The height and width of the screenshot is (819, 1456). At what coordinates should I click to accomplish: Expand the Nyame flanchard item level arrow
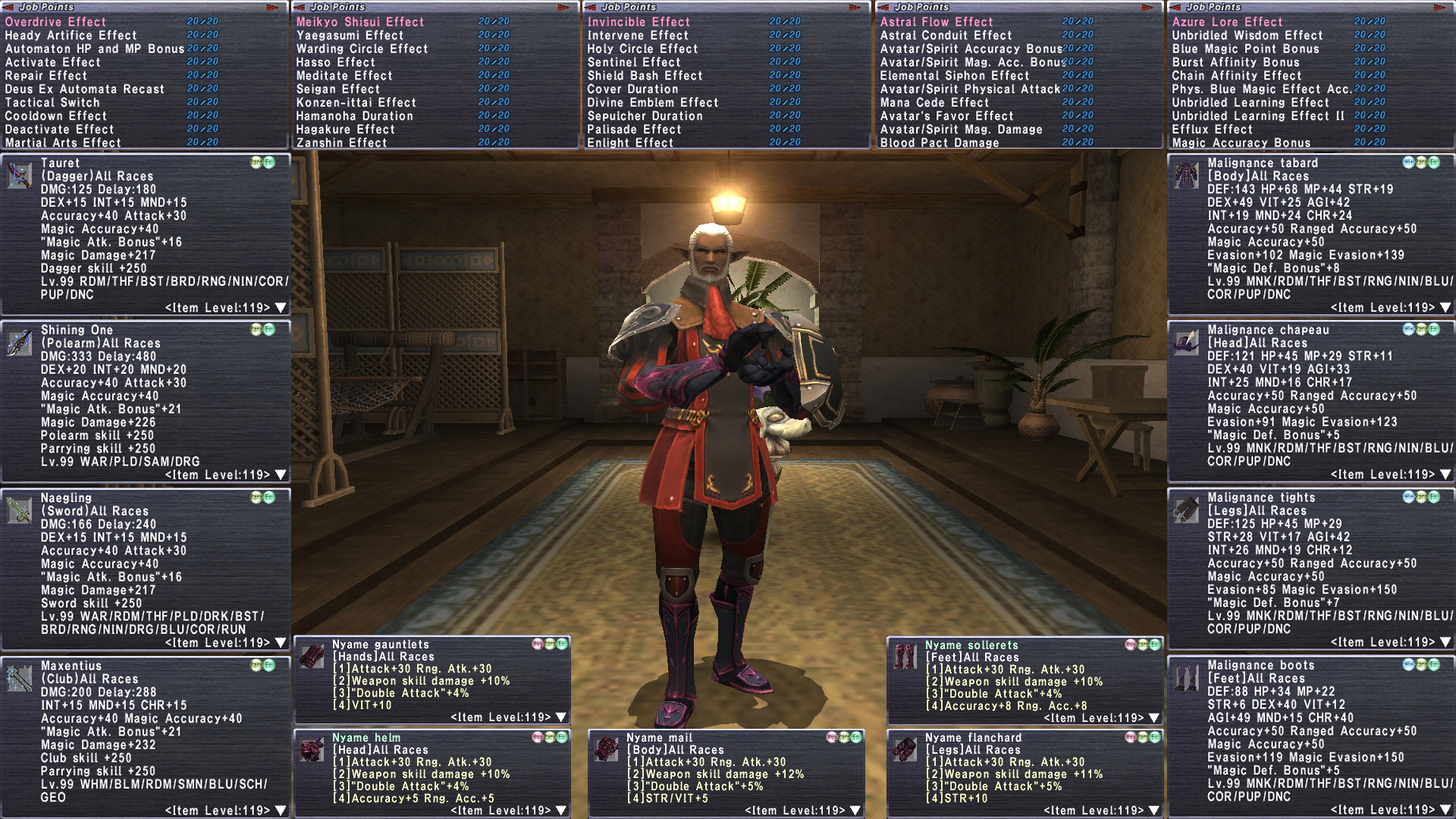coord(1154,810)
